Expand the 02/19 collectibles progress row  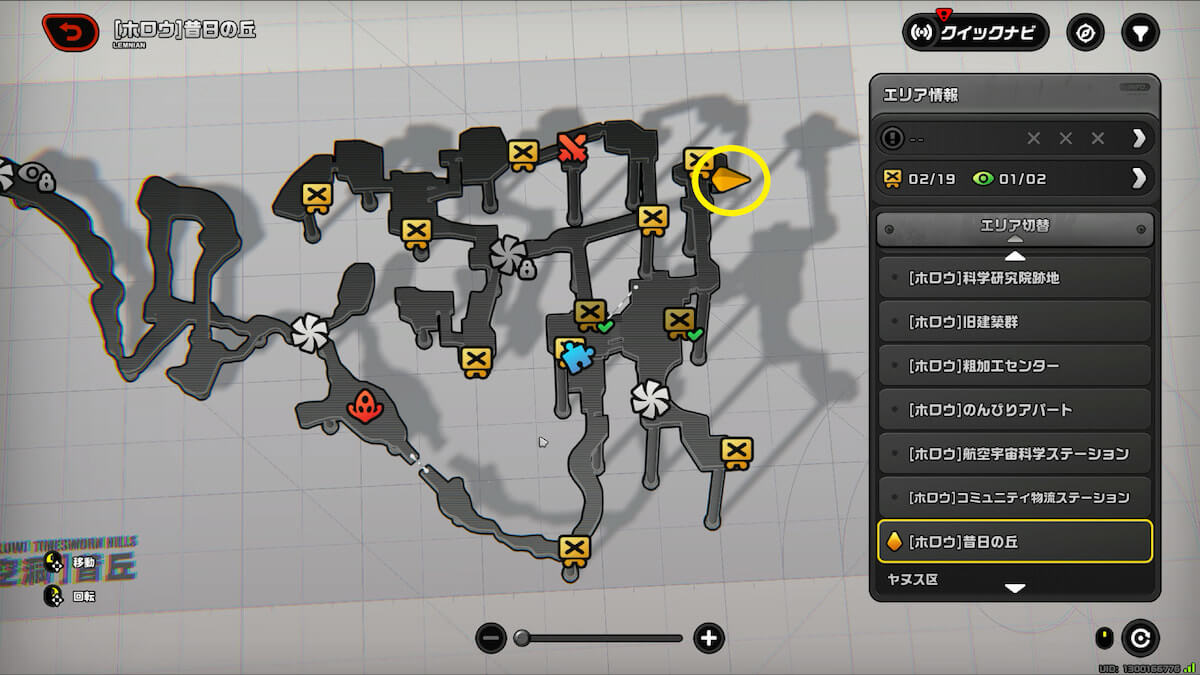1138,178
